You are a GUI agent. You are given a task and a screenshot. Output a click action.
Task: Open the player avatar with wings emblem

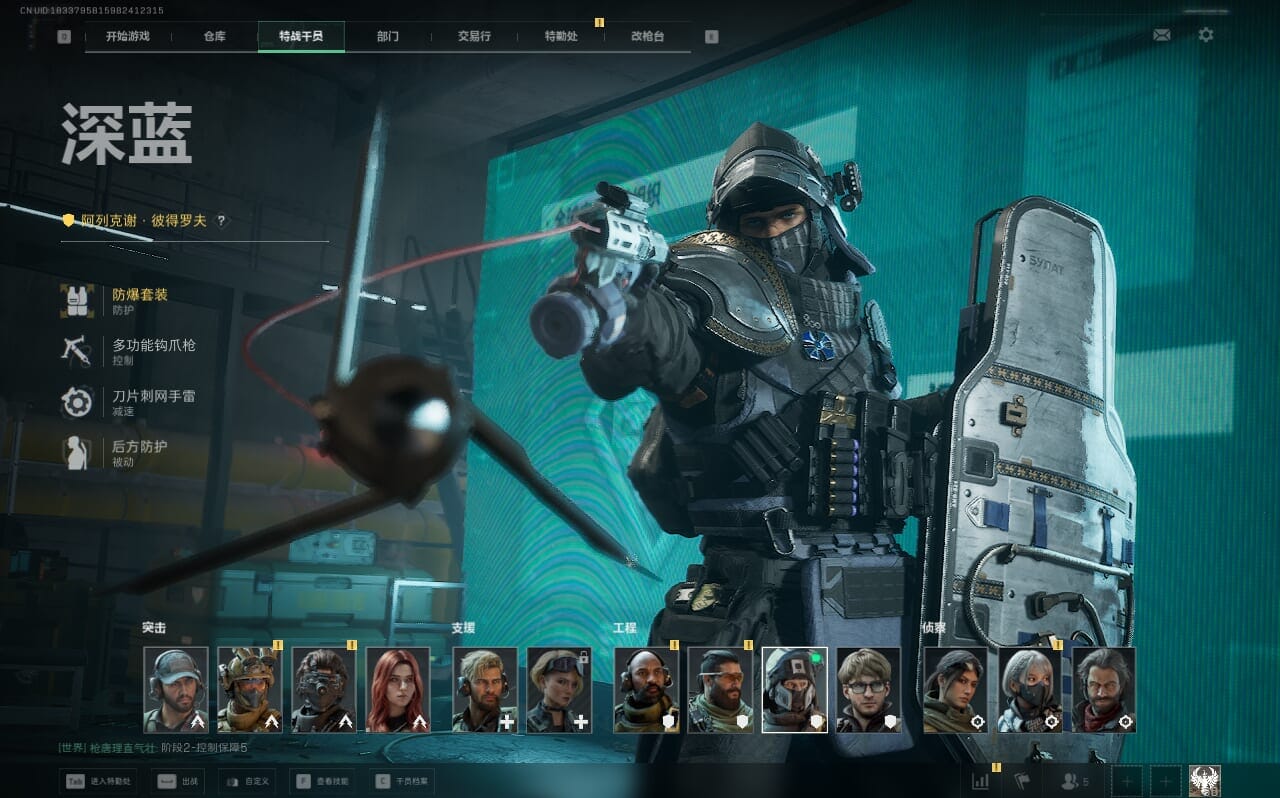click(1204, 780)
